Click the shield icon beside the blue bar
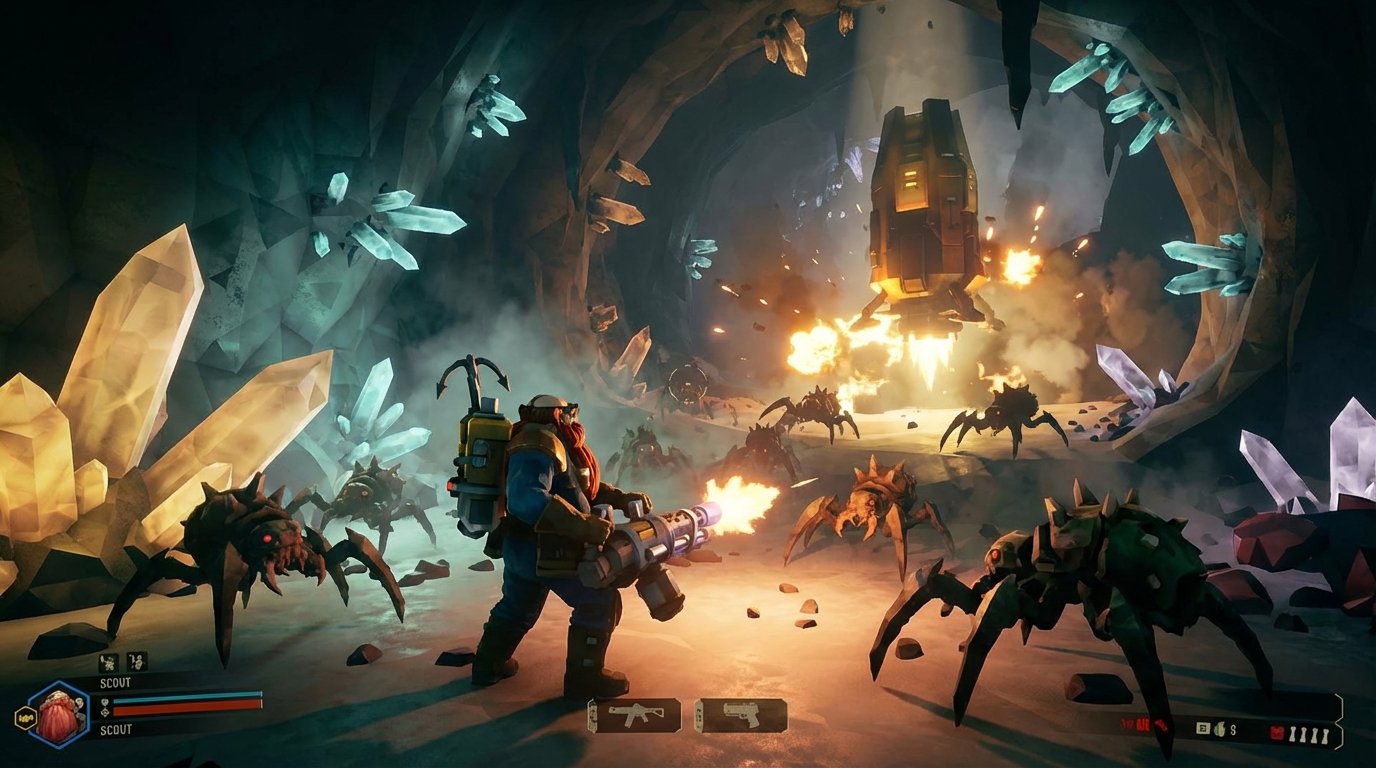The width and height of the screenshot is (1376, 768). point(104,701)
